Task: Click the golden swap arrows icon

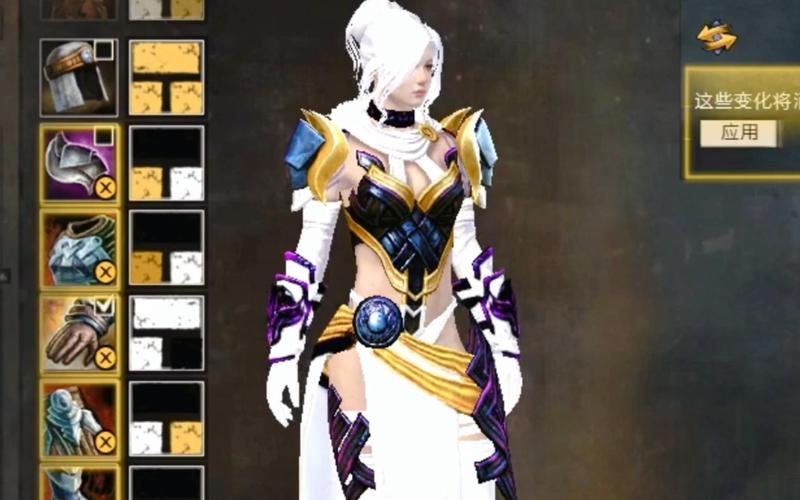Action: coord(717,38)
